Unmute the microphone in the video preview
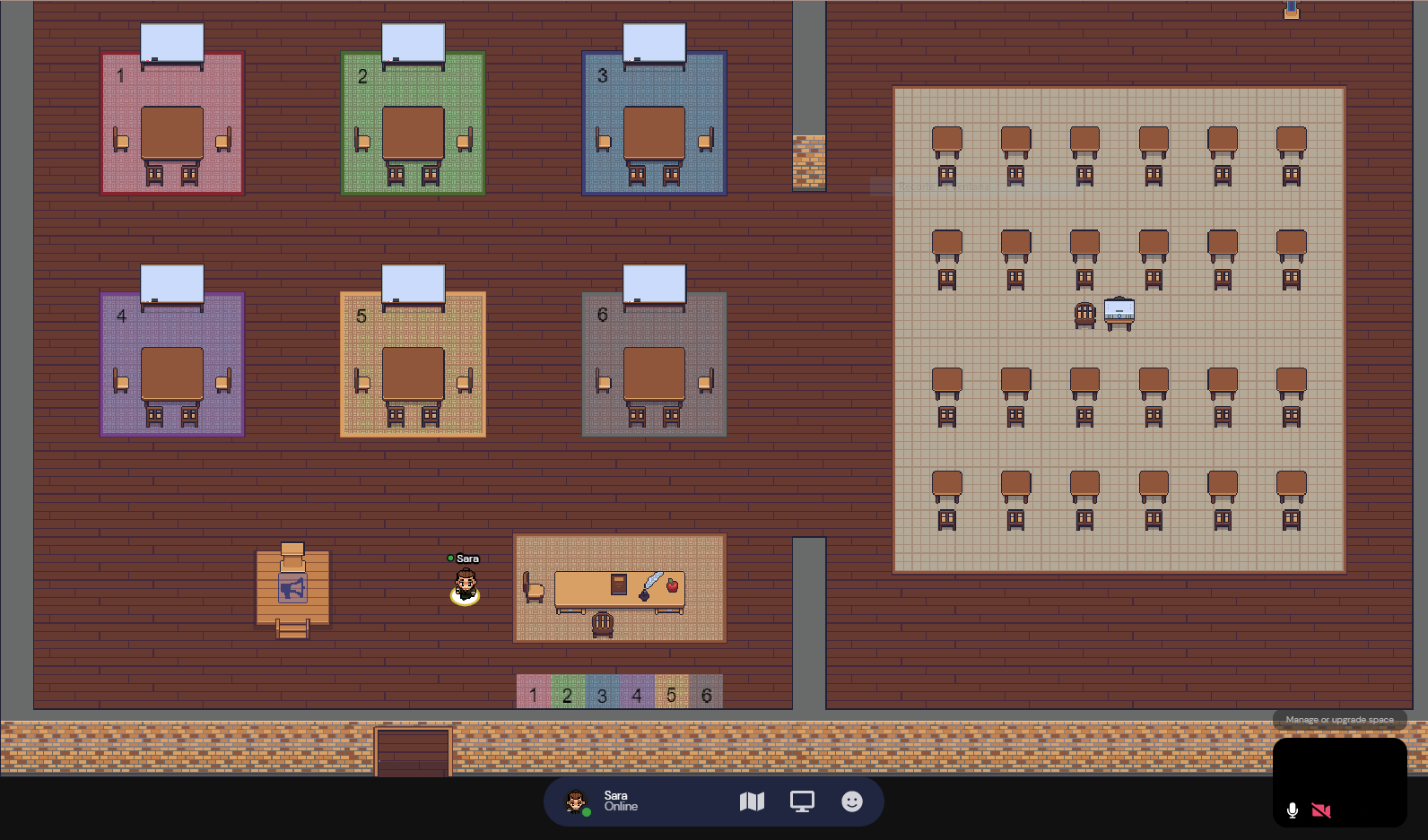The image size is (1428, 840). coord(1292,810)
